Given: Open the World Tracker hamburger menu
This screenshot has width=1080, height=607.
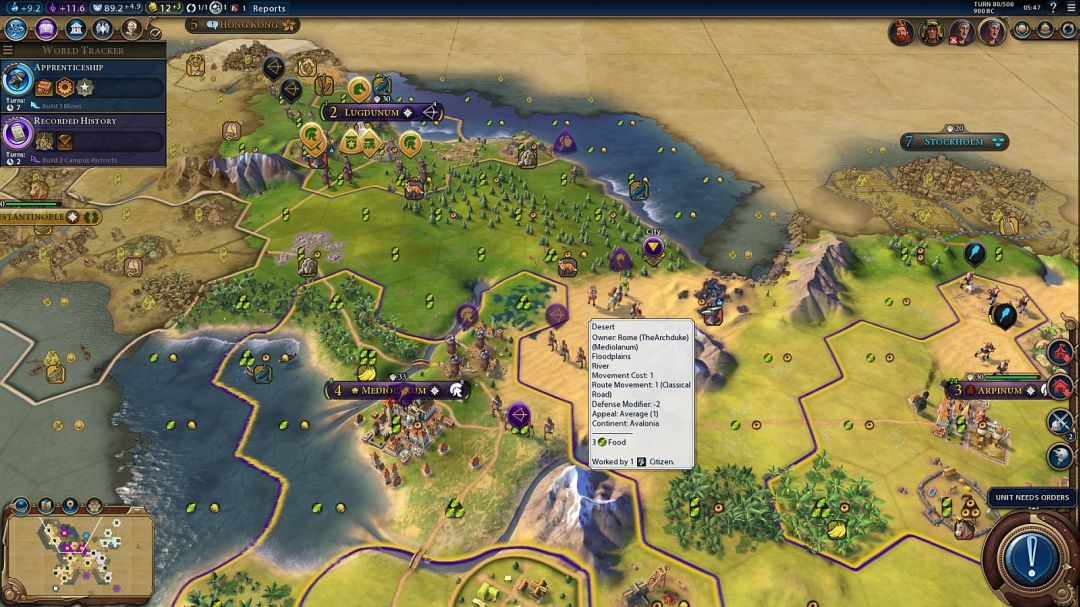Looking at the screenshot, I should coord(8,50).
